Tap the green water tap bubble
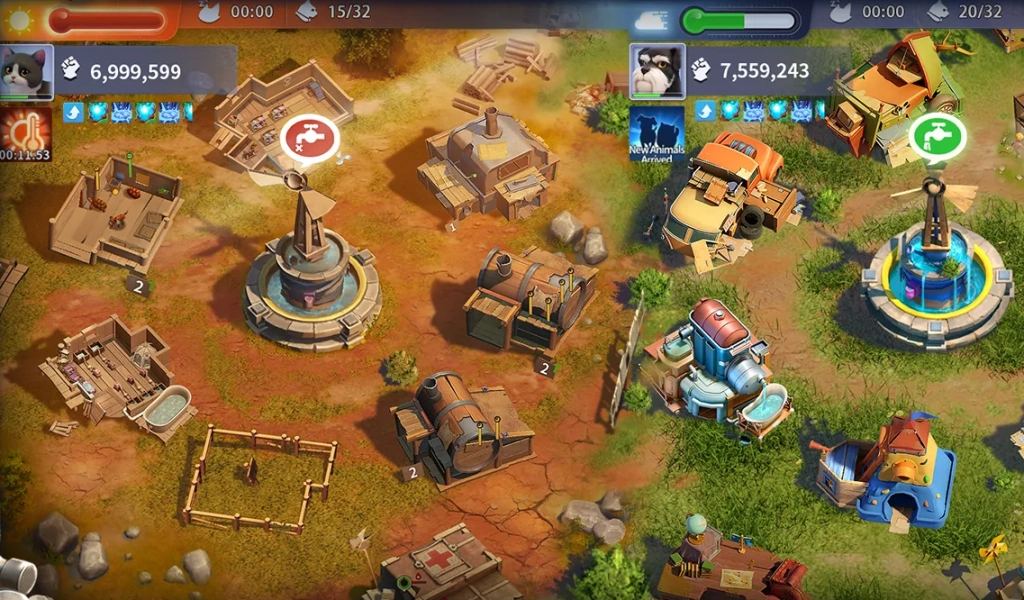Screen dimensions: 1024x600 [x=937, y=136]
